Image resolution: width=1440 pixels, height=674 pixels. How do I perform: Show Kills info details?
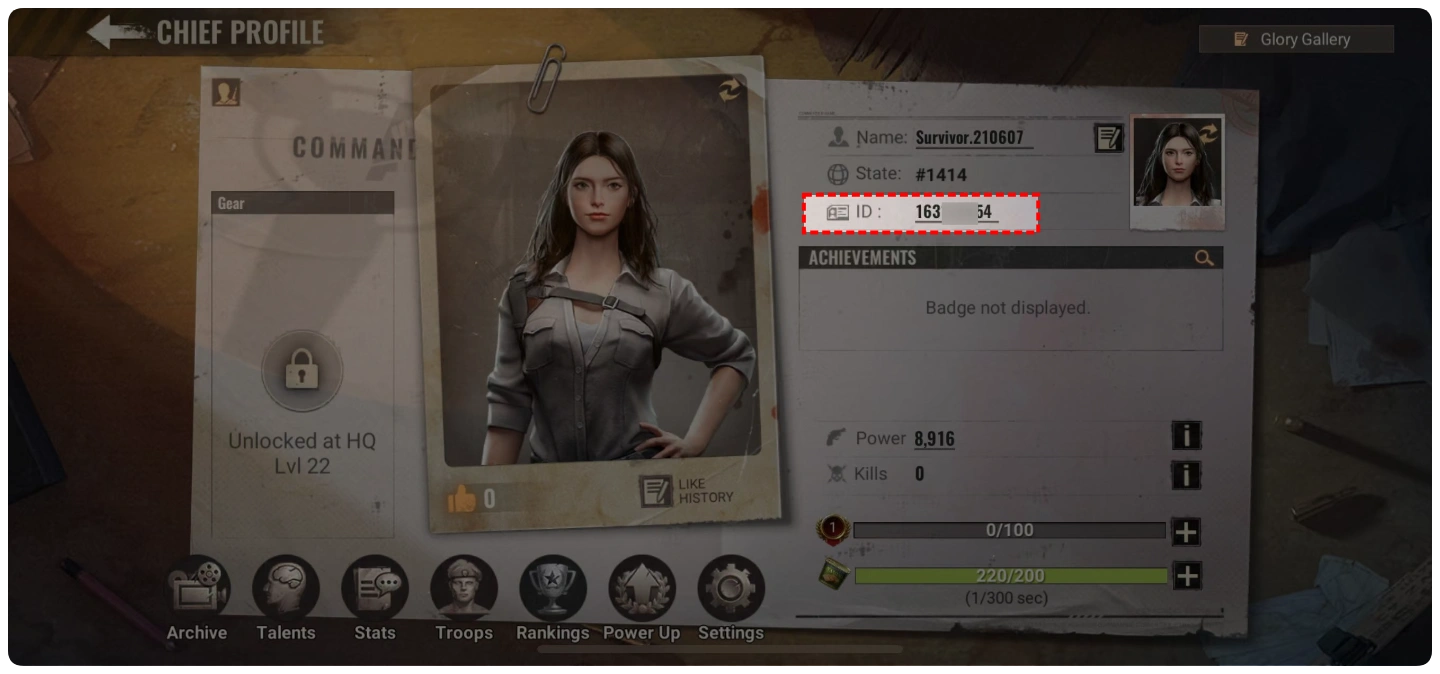pyautogui.click(x=1186, y=474)
